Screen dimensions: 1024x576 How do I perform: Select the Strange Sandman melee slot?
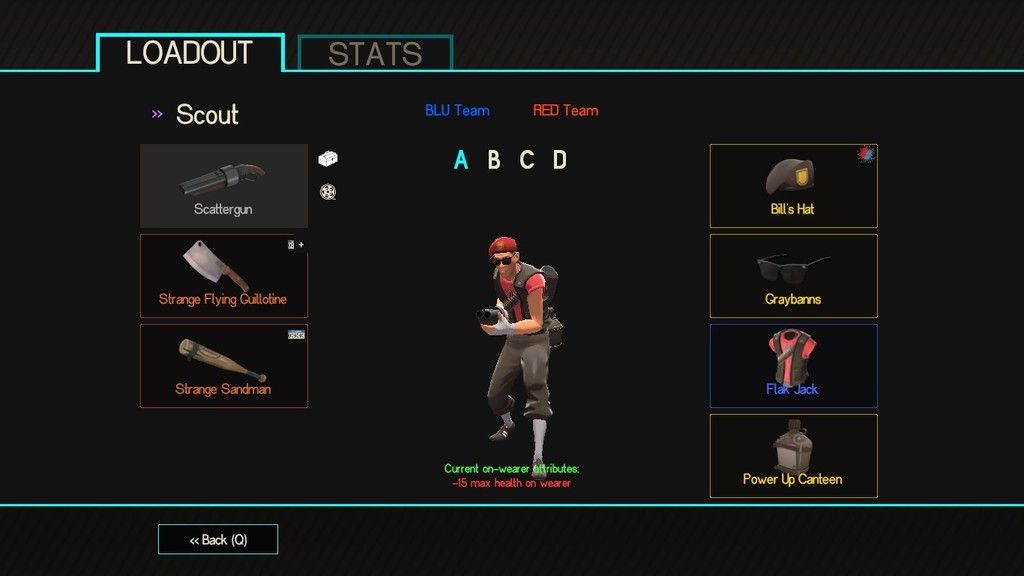223,366
